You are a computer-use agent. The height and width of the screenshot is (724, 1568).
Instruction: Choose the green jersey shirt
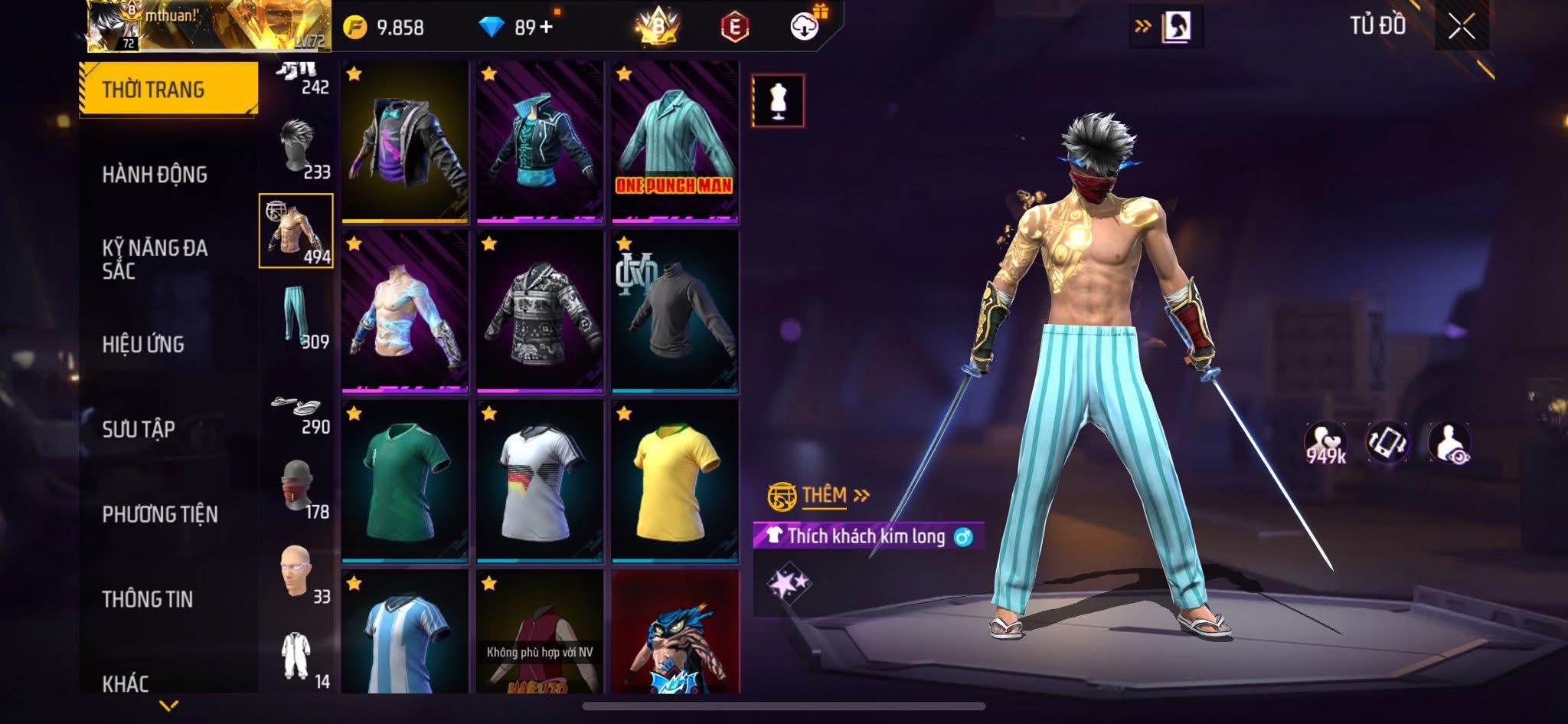pyautogui.click(x=405, y=481)
